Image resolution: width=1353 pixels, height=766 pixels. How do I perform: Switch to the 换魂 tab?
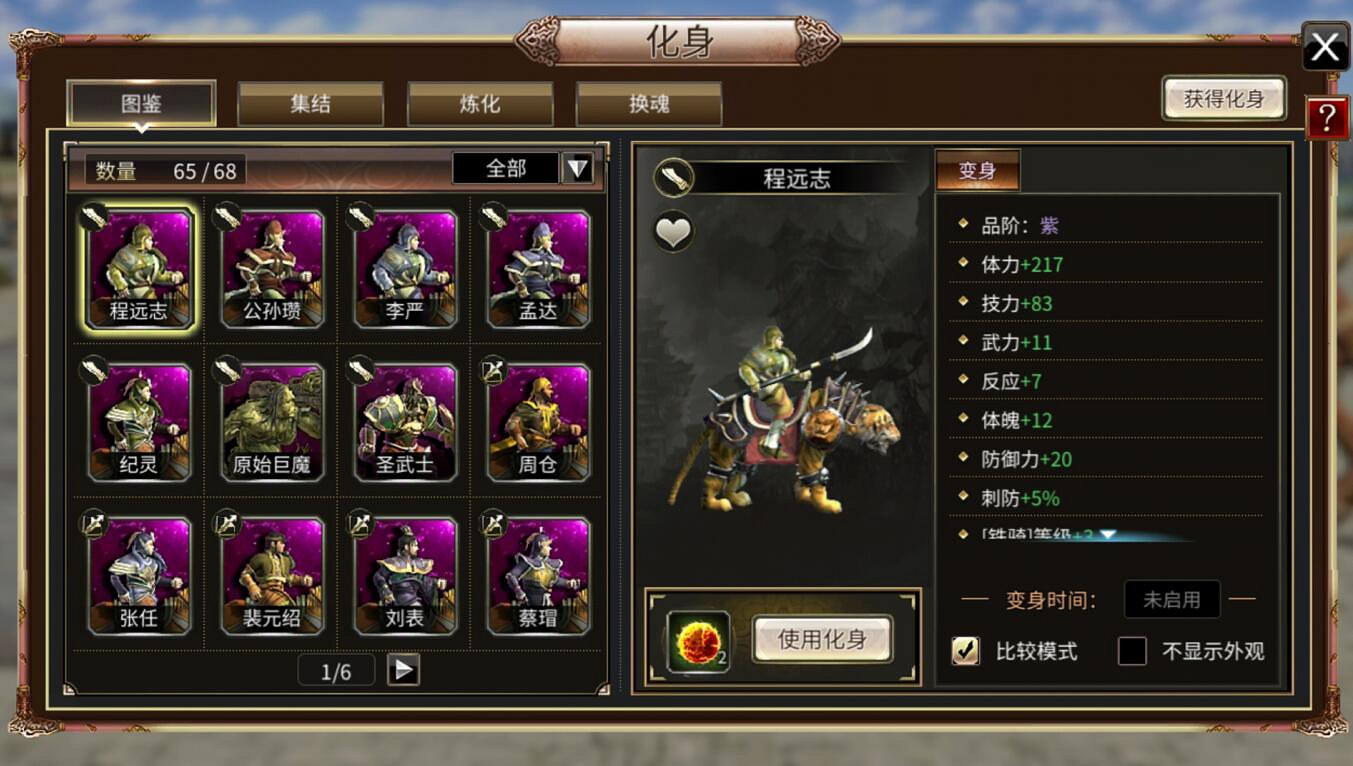pos(648,104)
